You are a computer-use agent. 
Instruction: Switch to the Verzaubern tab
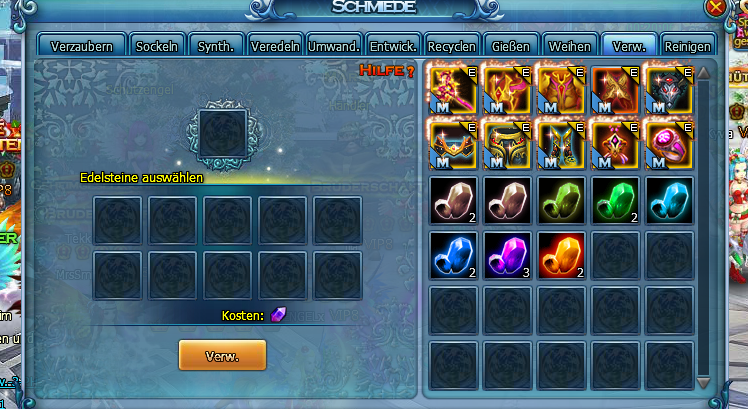click(83, 46)
